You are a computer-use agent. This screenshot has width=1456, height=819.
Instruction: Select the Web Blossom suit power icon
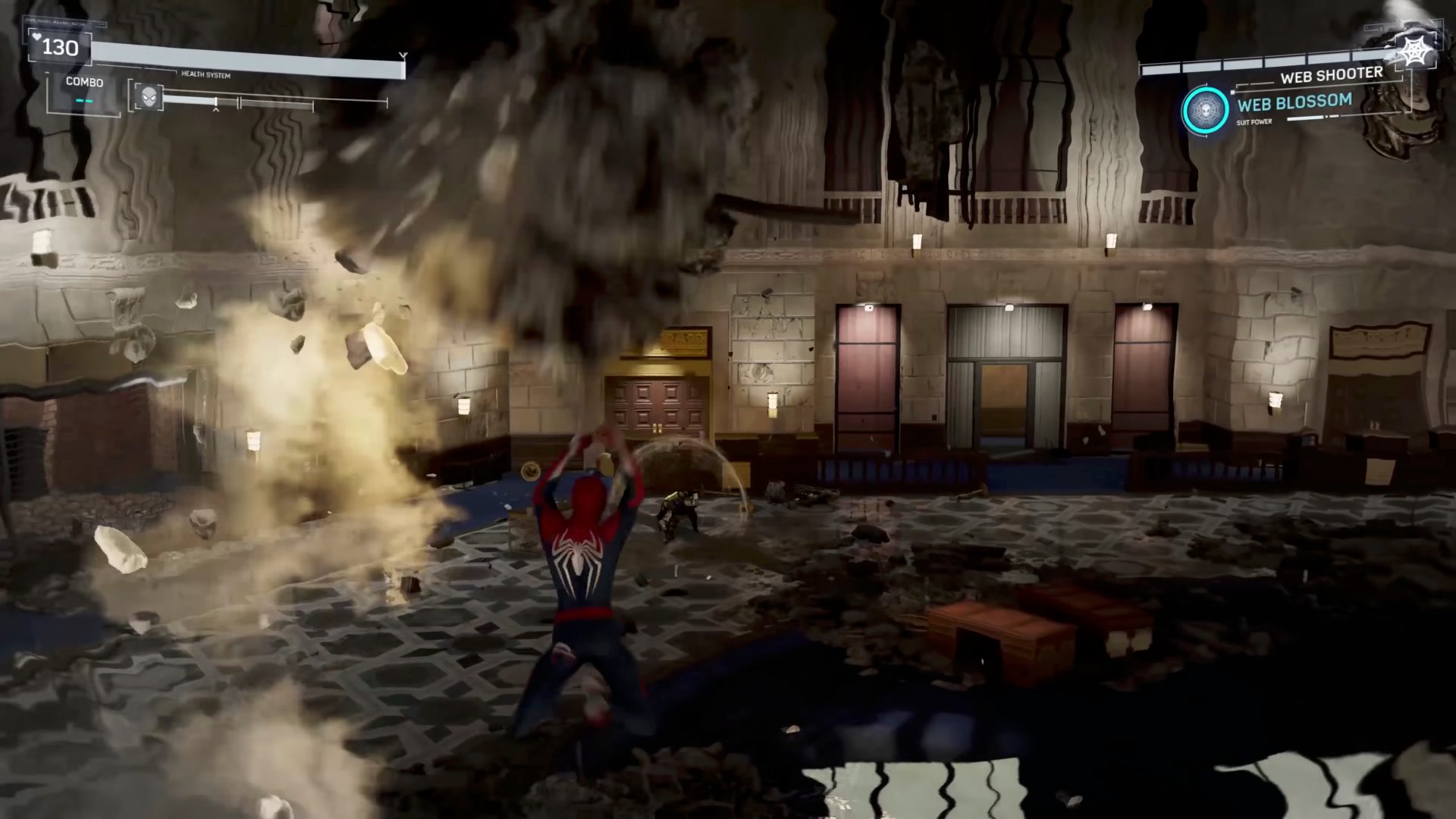(x=1206, y=110)
